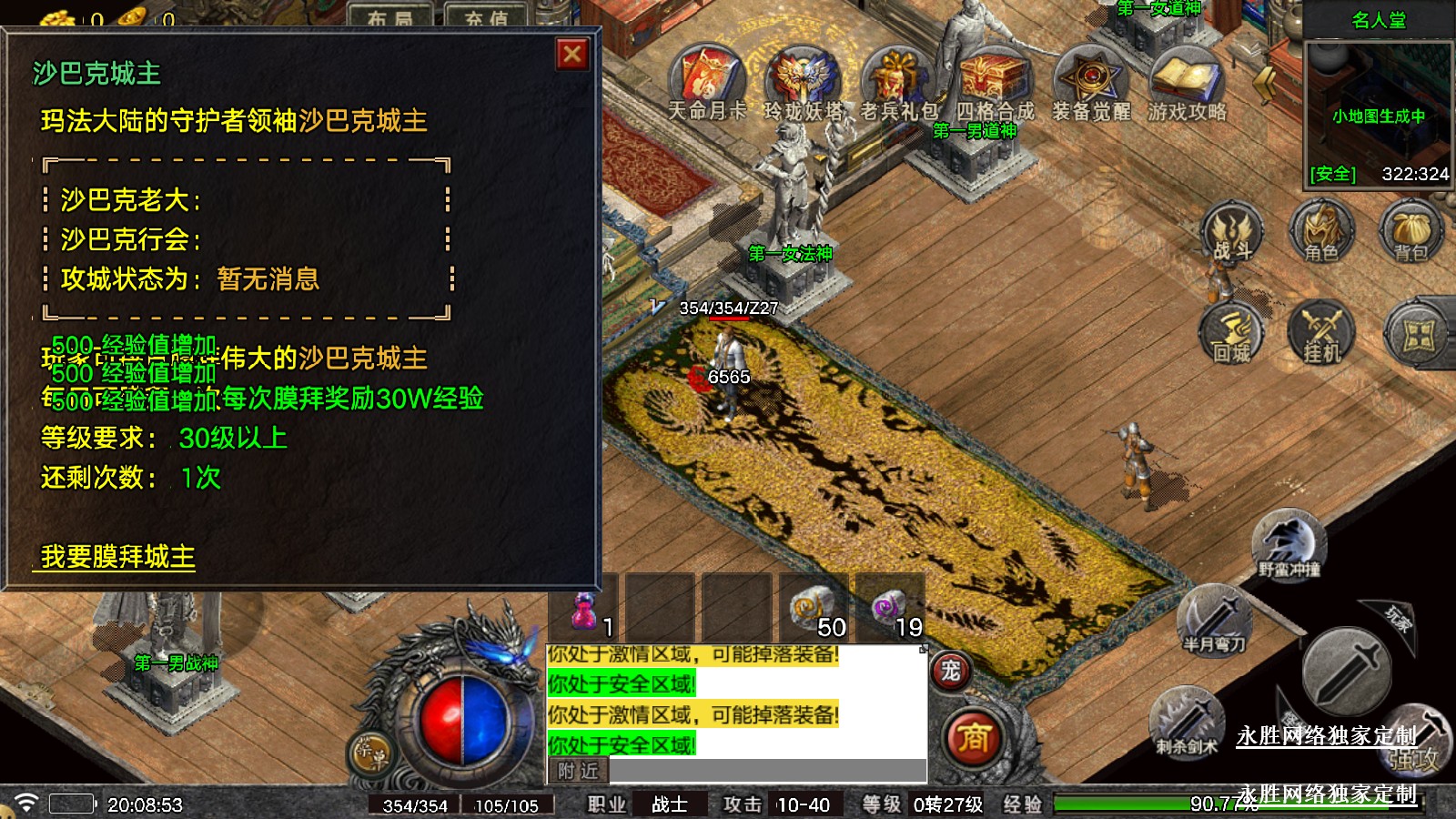
Task: Claim the 老兵礼包 gift icon
Action: click(897, 78)
